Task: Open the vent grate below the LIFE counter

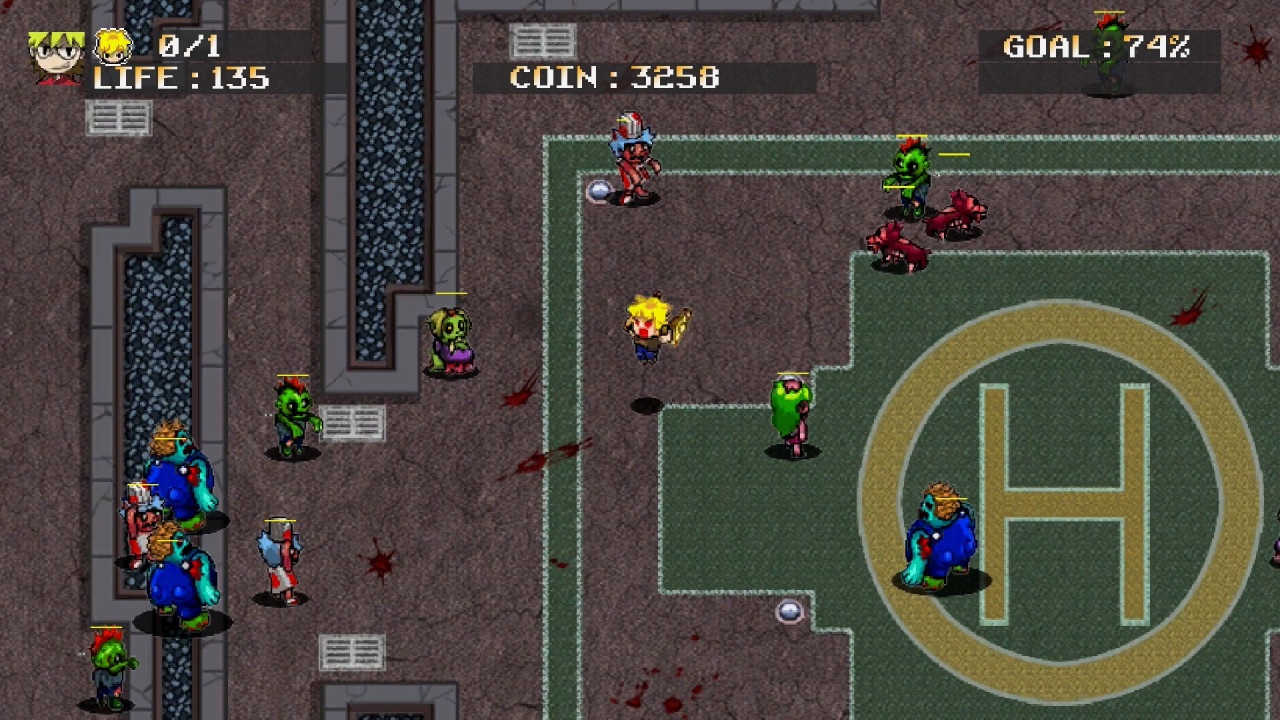Action: [x=120, y=120]
